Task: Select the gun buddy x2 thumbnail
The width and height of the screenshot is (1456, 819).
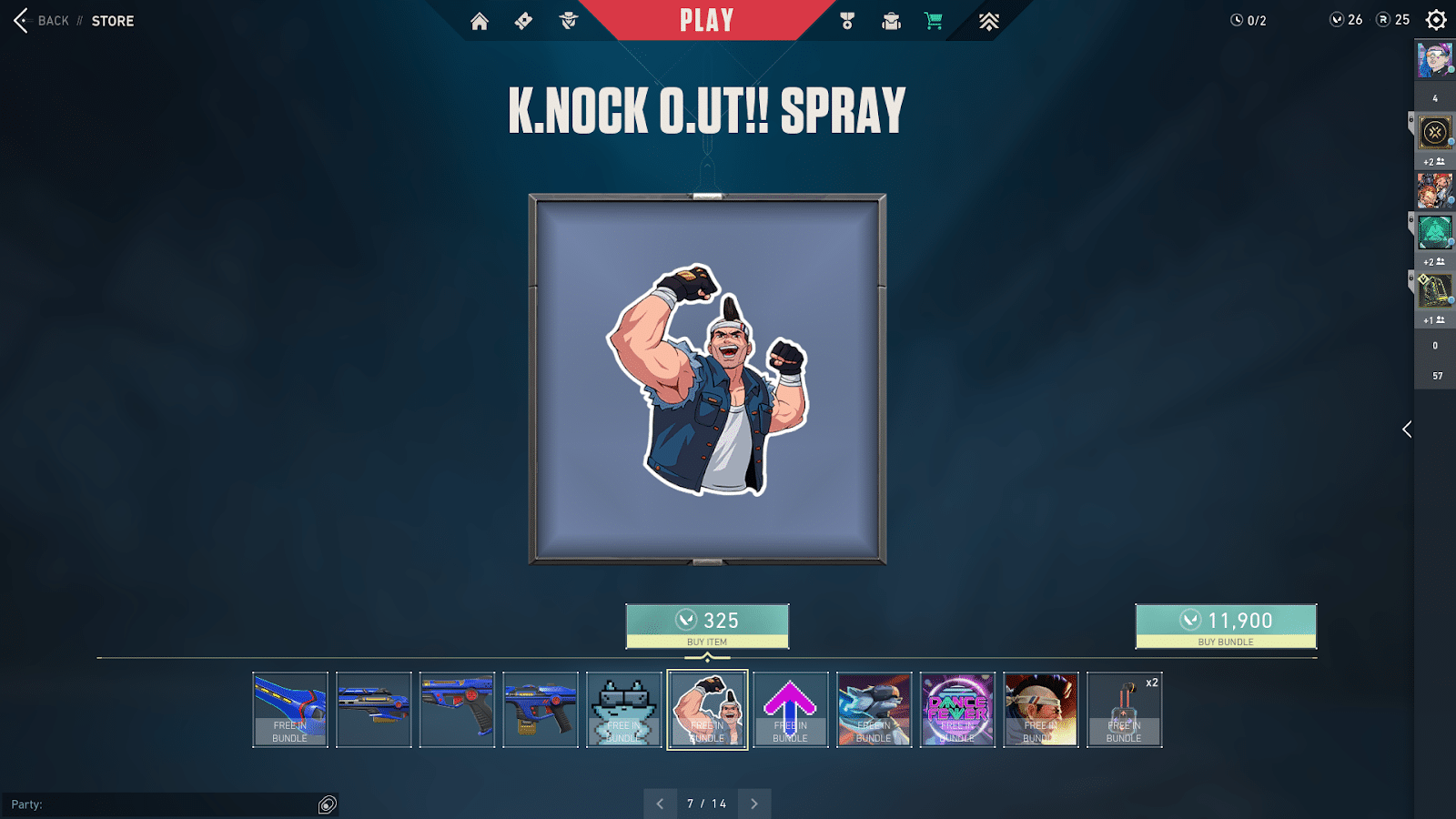Action: (x=1125, y=710)
